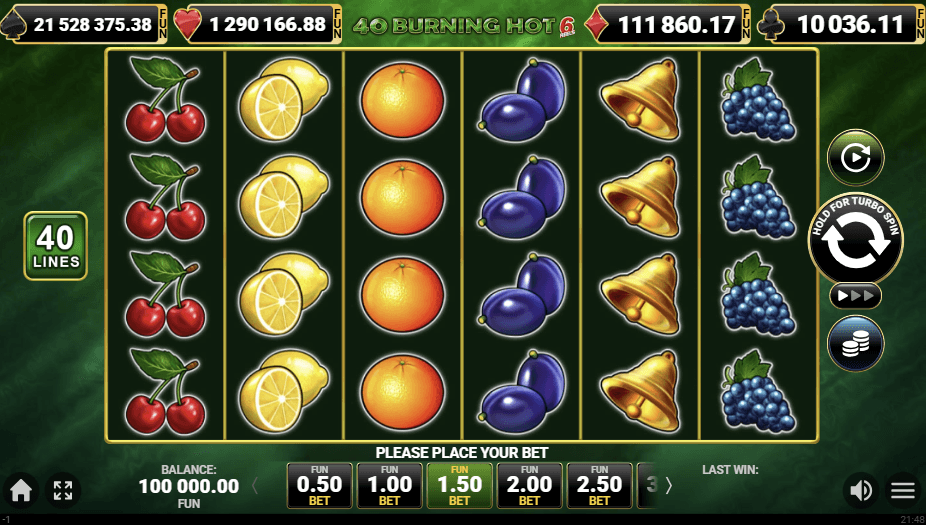This screenshot has width=926, height=525.
Task: Open the hamburger menu
Action: (x=903, y=490)
